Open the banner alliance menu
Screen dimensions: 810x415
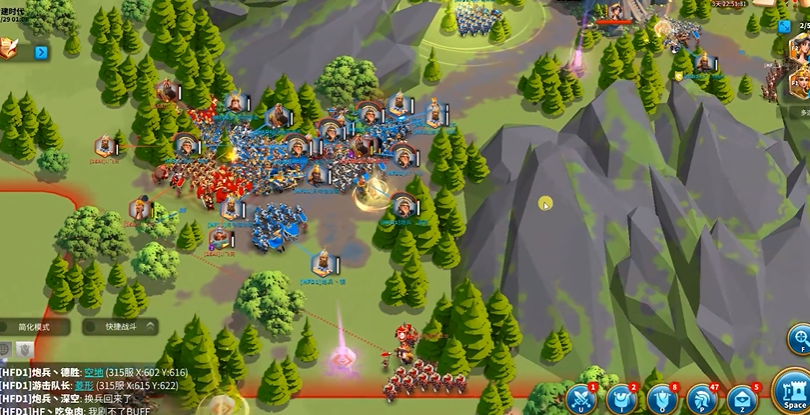pyautogui.click(x=662, y=399)
